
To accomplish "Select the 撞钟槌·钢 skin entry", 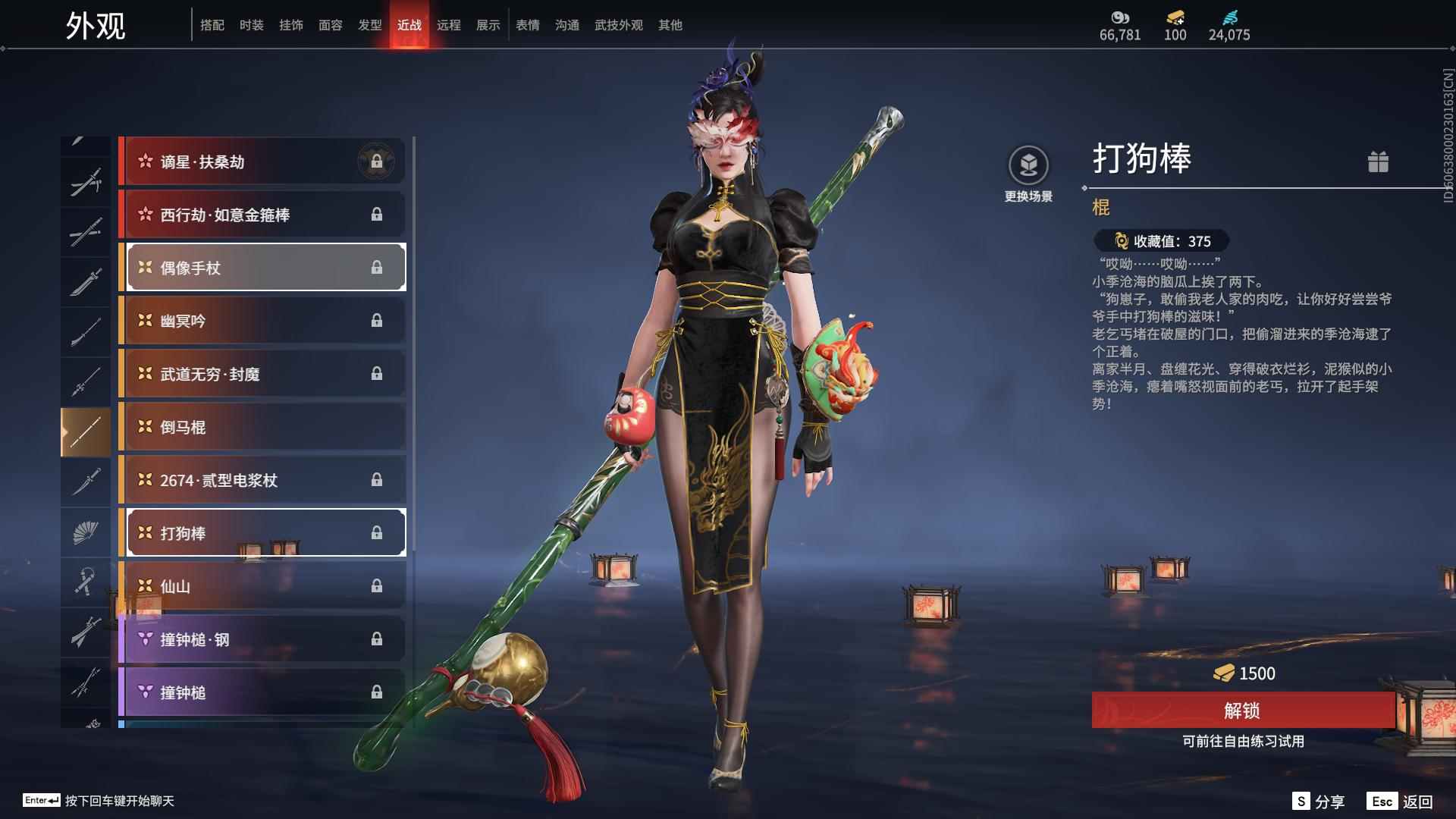I will tap(263, 639).
